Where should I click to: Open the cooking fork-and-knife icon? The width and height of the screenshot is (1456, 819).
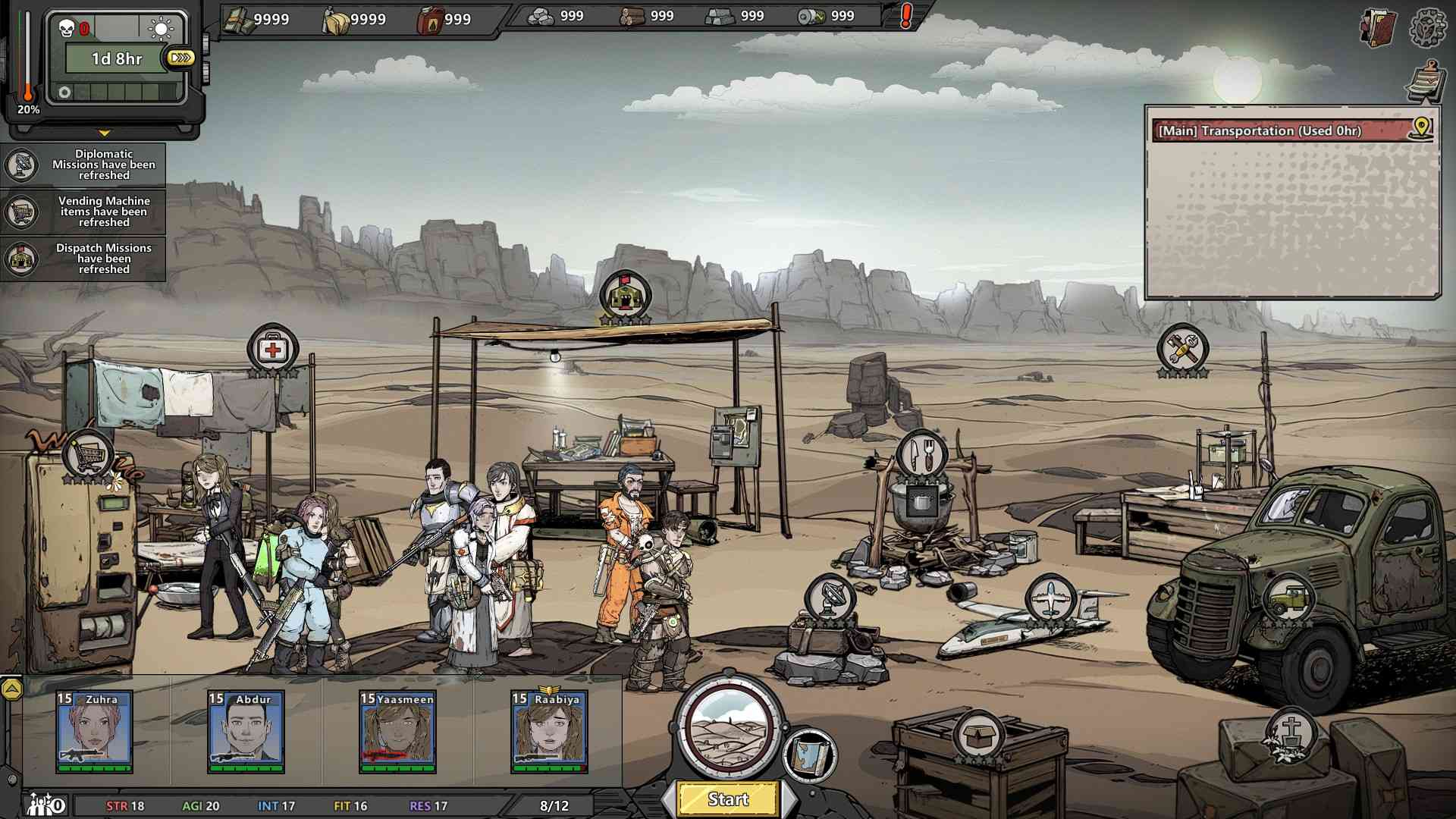921,455
